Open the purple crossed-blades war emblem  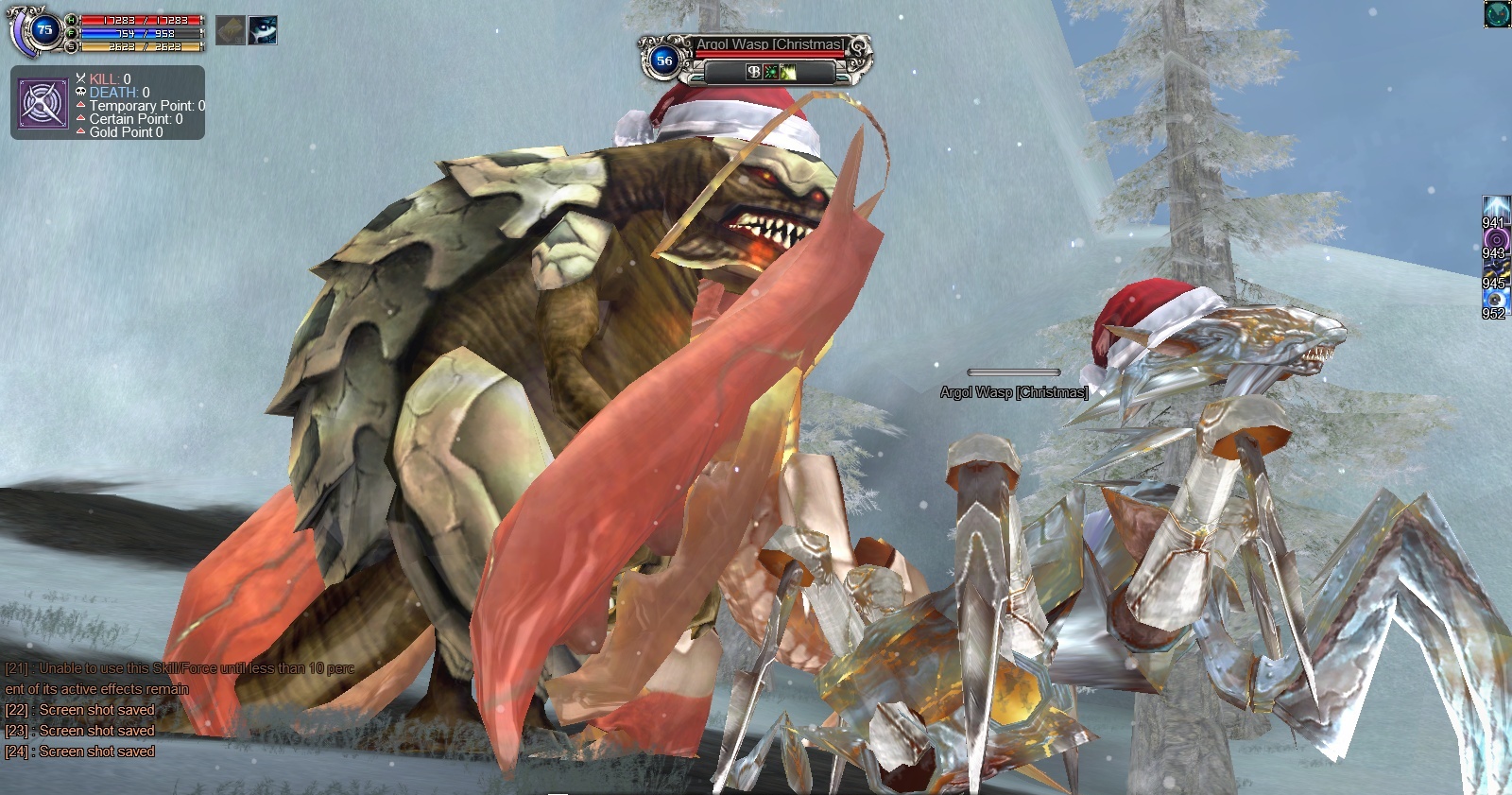43,102
